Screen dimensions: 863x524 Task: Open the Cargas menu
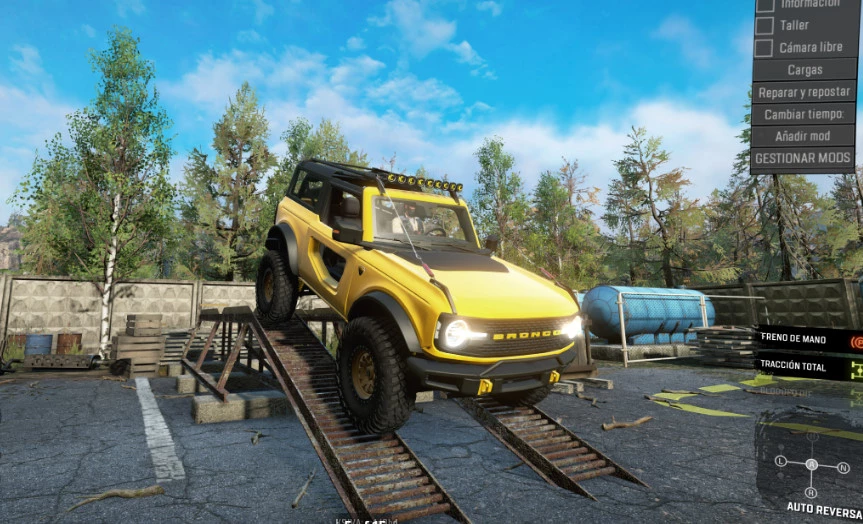click(x=804, y=70)
